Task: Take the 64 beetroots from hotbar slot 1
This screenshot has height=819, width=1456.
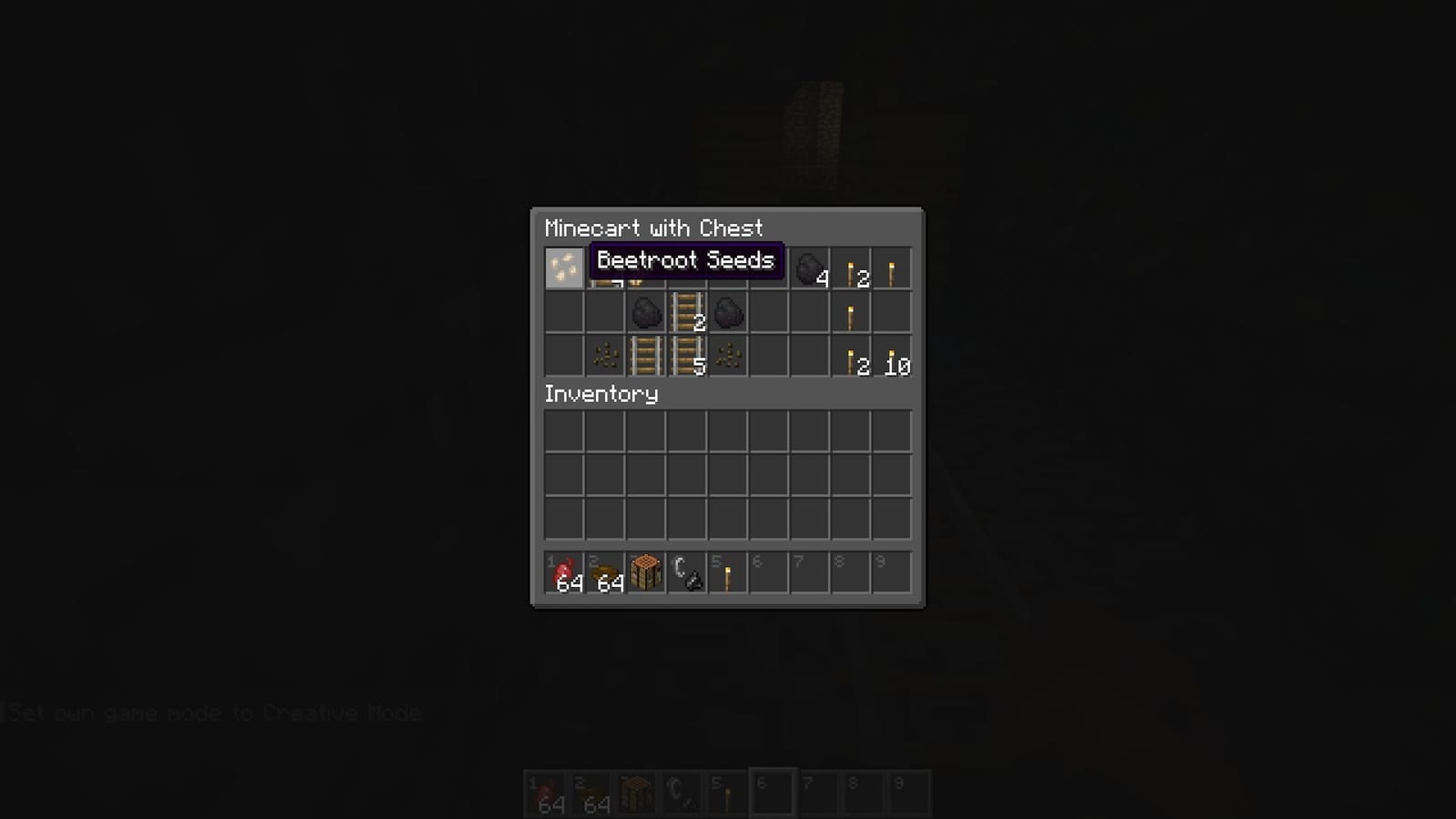Action: point(563,571)
